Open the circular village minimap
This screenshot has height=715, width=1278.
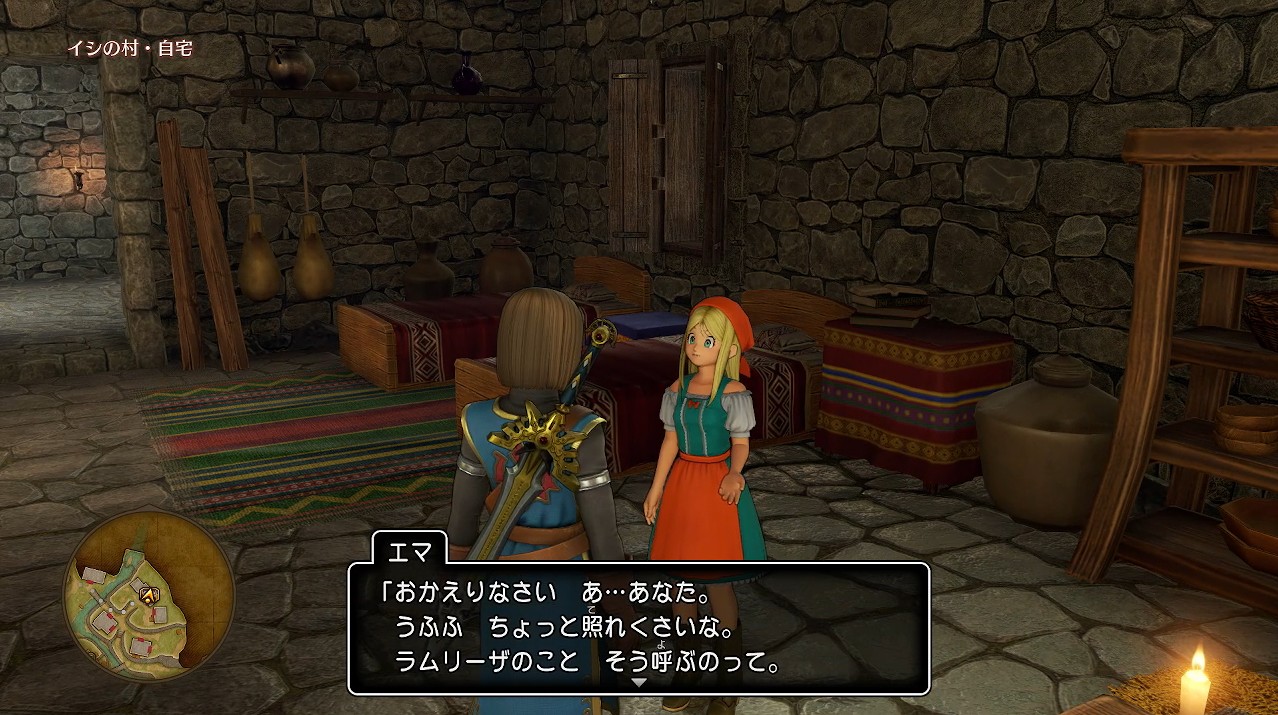tap(149, 596)
